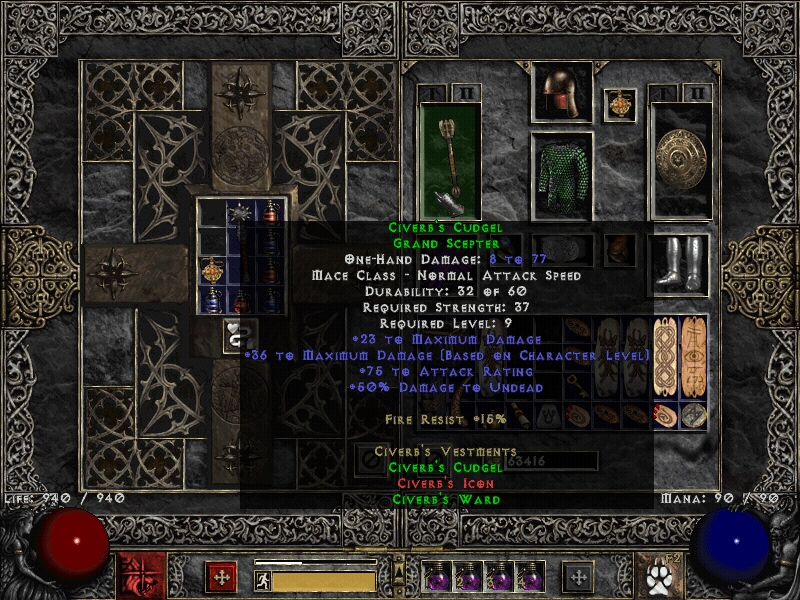
Task: Switch to shield-side weapon set II
Action: [x=697, y=92]
